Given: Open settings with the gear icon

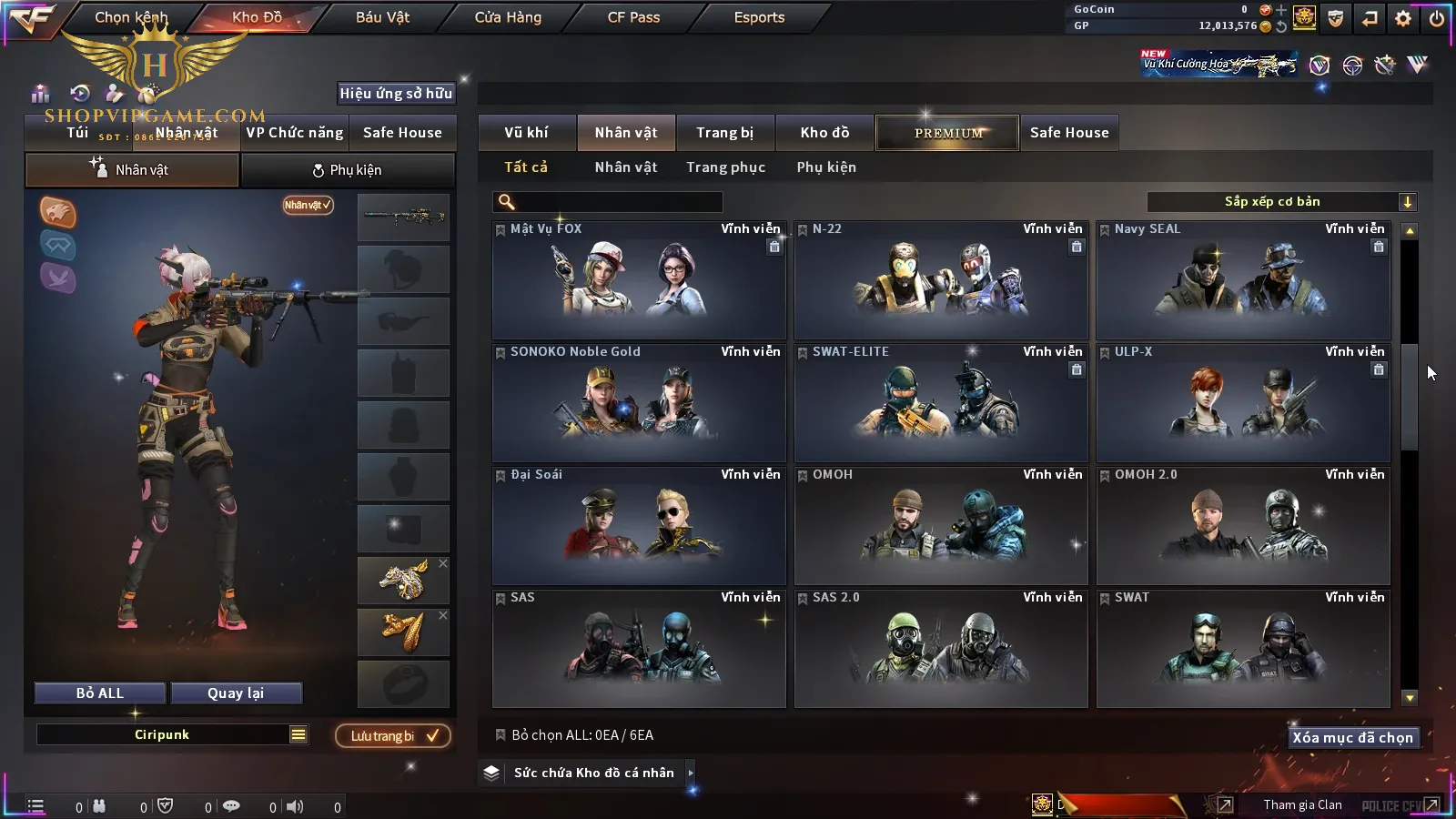Looking at the screenshot, I should (1403, 18).
